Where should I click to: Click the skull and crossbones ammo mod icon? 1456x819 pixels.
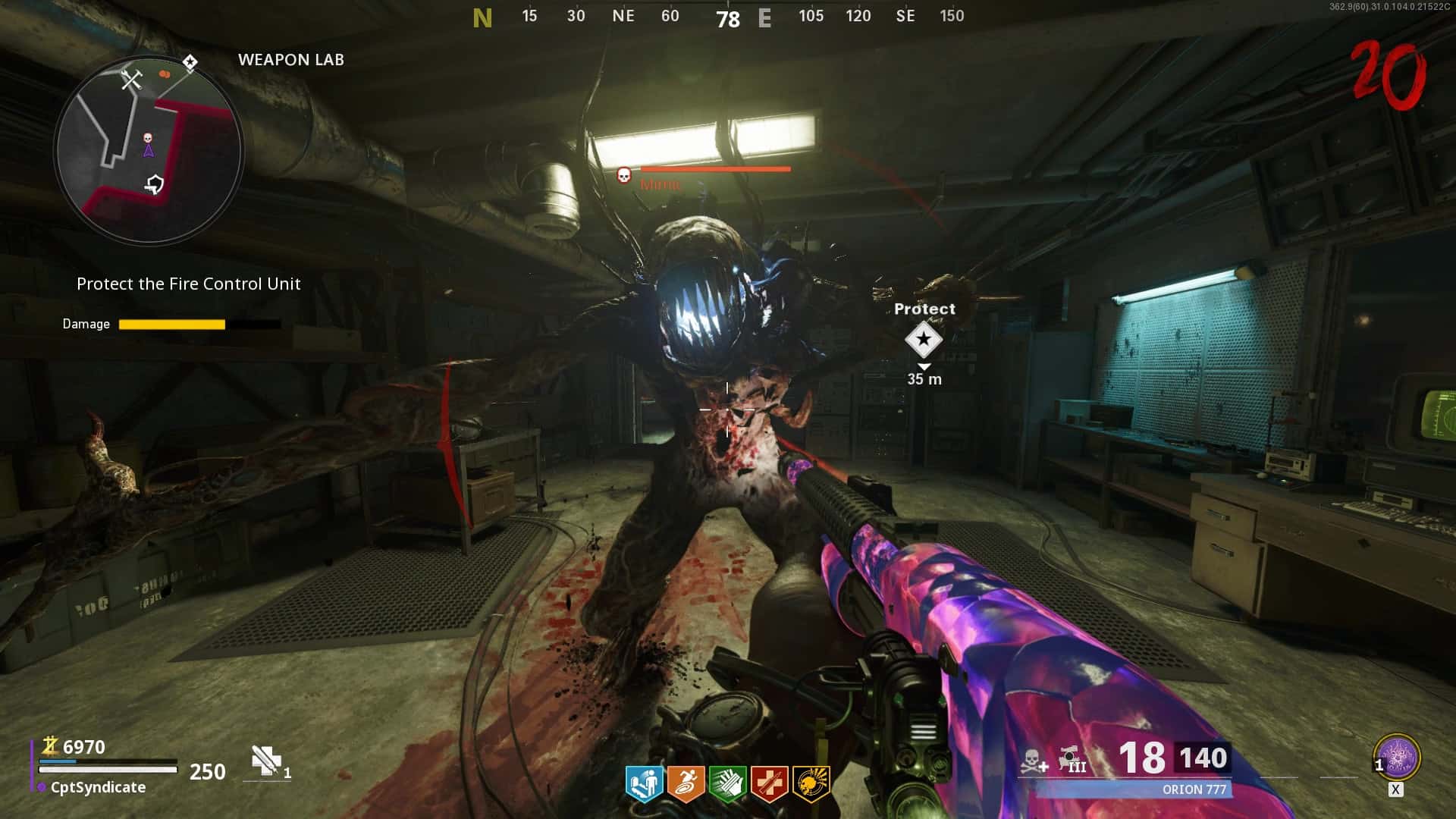pos(1033,761)
